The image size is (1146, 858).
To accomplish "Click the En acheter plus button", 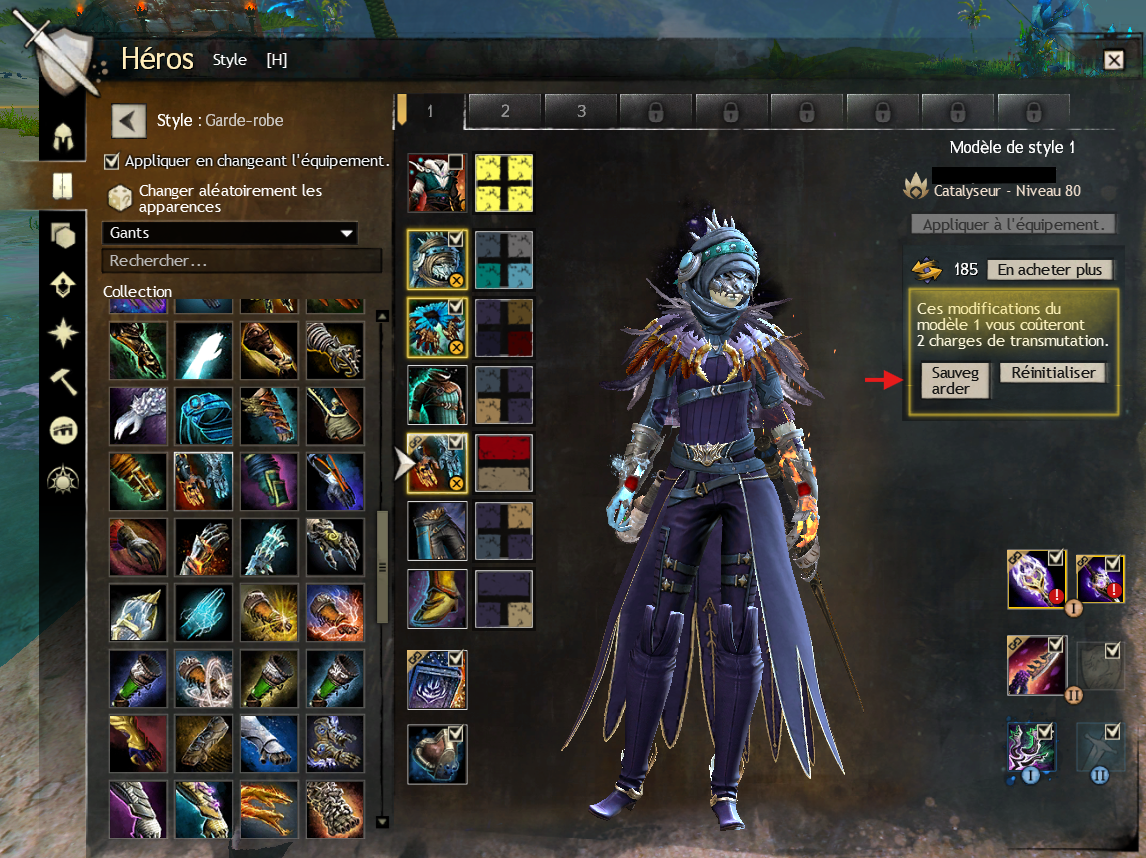I will tap(1049, 270).
